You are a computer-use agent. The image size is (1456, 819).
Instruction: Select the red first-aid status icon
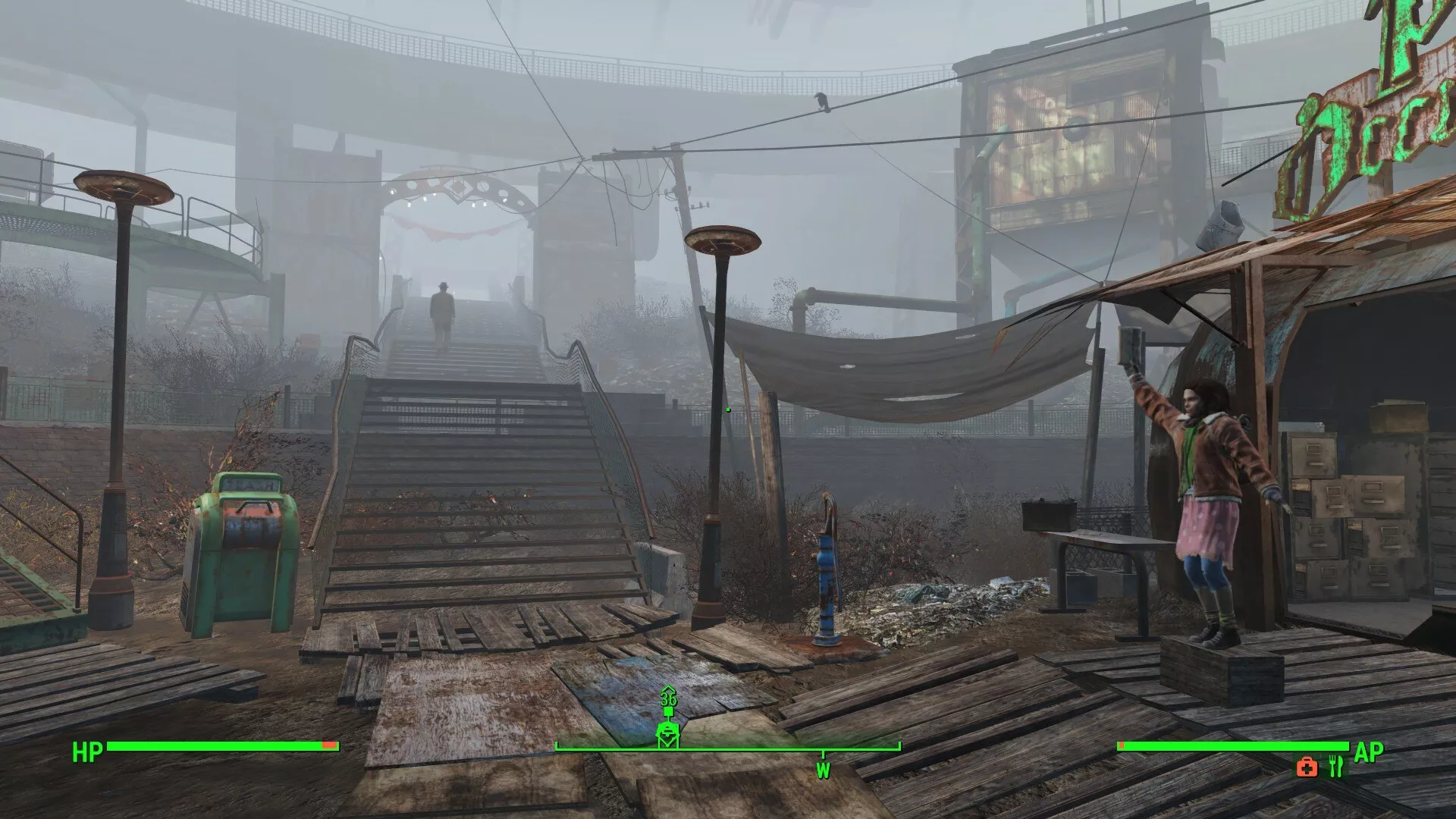pyautogui.click(x=1307, y=767)
